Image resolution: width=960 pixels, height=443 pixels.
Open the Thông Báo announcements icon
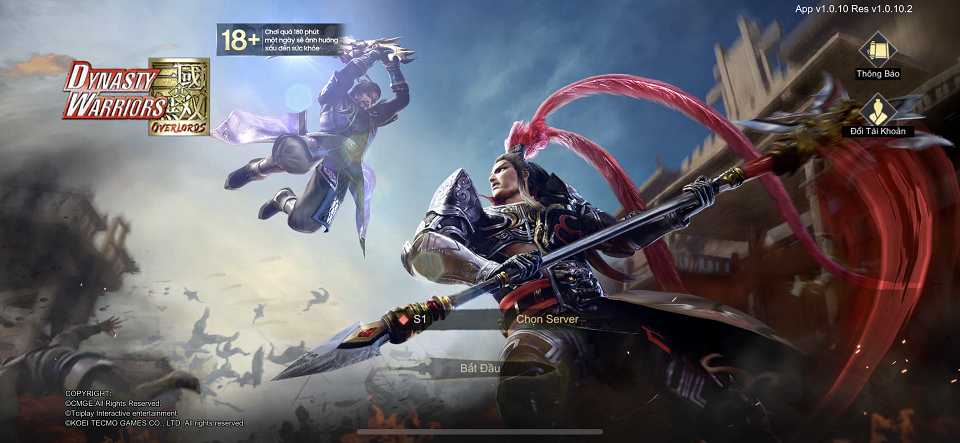click(877, 50)
